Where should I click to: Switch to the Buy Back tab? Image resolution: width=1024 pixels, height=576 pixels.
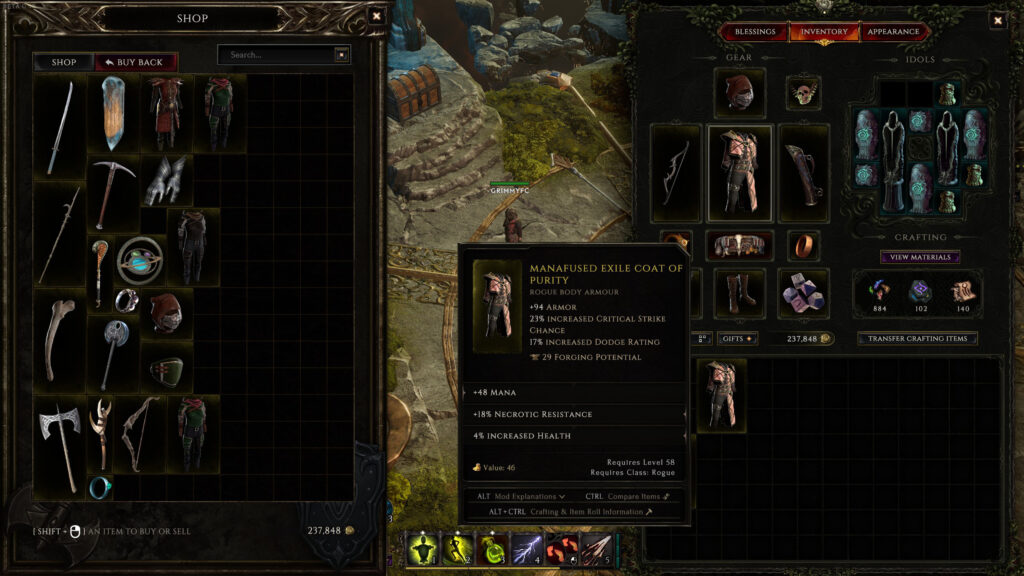pos(136,62)
